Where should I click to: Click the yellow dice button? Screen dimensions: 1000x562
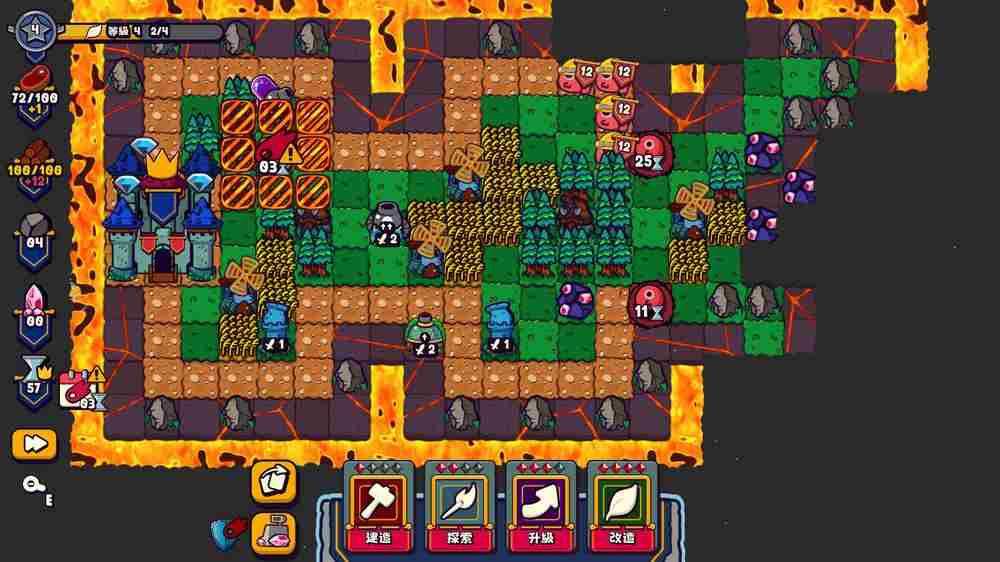click(273, 482)
